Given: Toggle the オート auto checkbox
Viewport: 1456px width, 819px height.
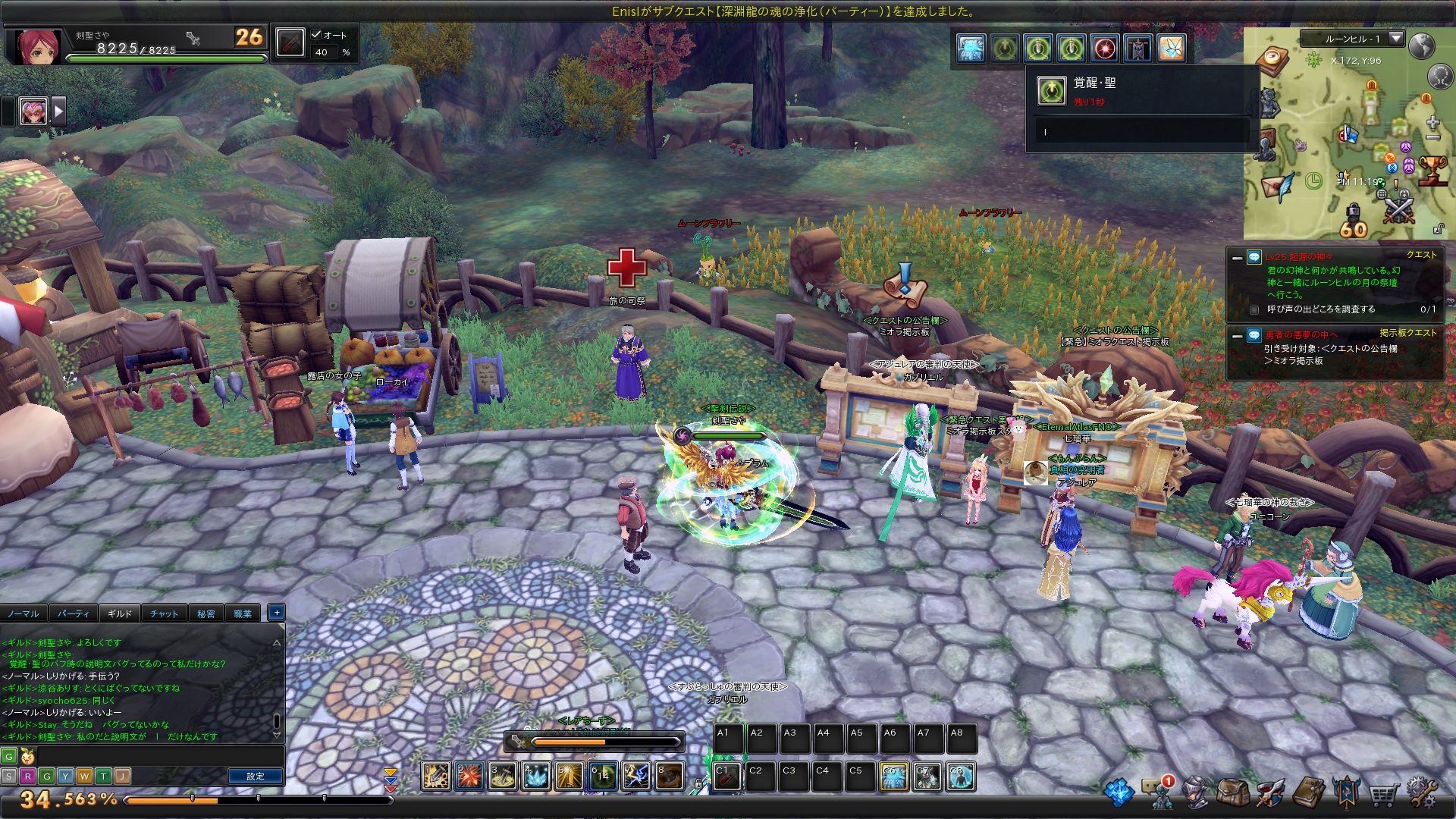Looking at the screenshot, I should click(x=317, y=35).
